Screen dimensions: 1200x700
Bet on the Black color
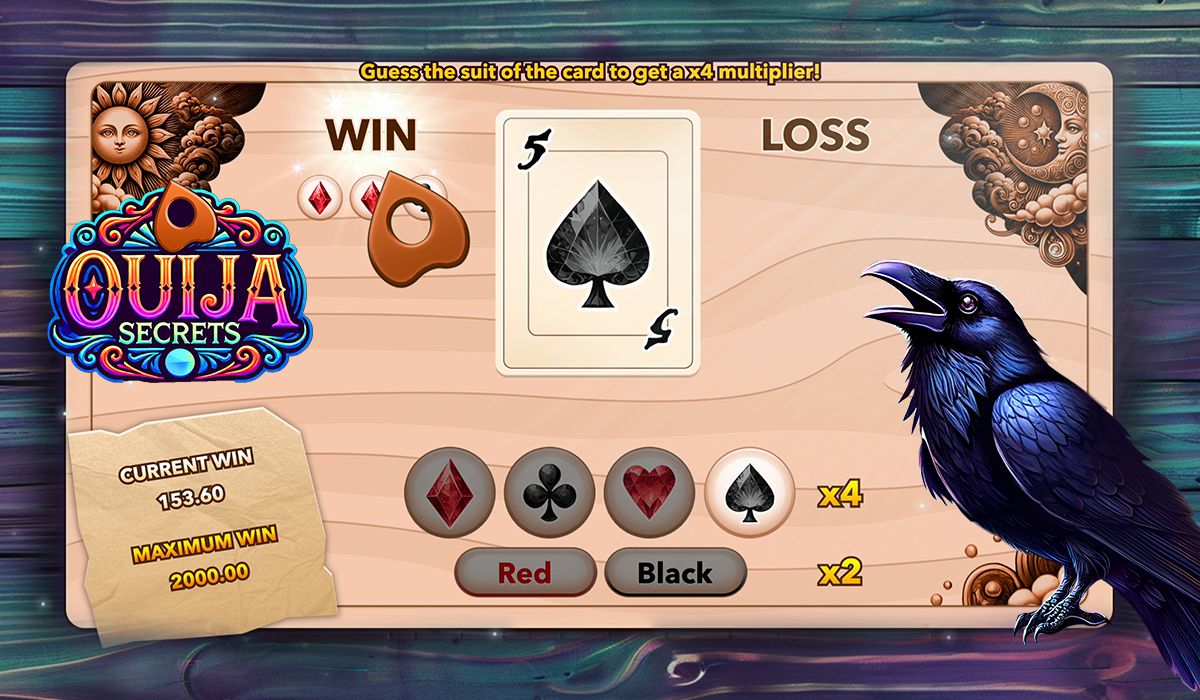click(x=675, y=573)
